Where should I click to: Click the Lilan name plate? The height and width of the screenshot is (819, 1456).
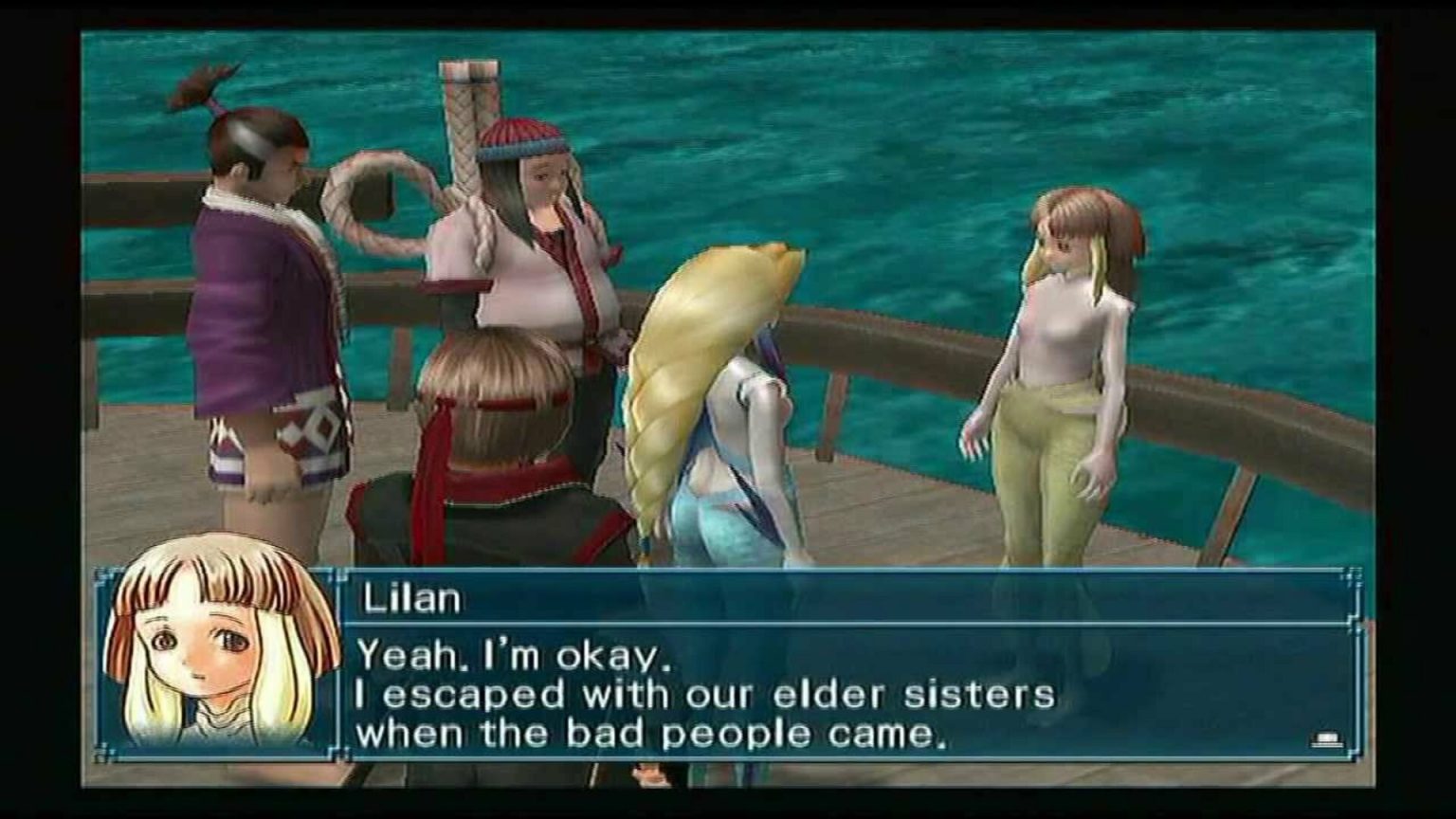(408, 595)
